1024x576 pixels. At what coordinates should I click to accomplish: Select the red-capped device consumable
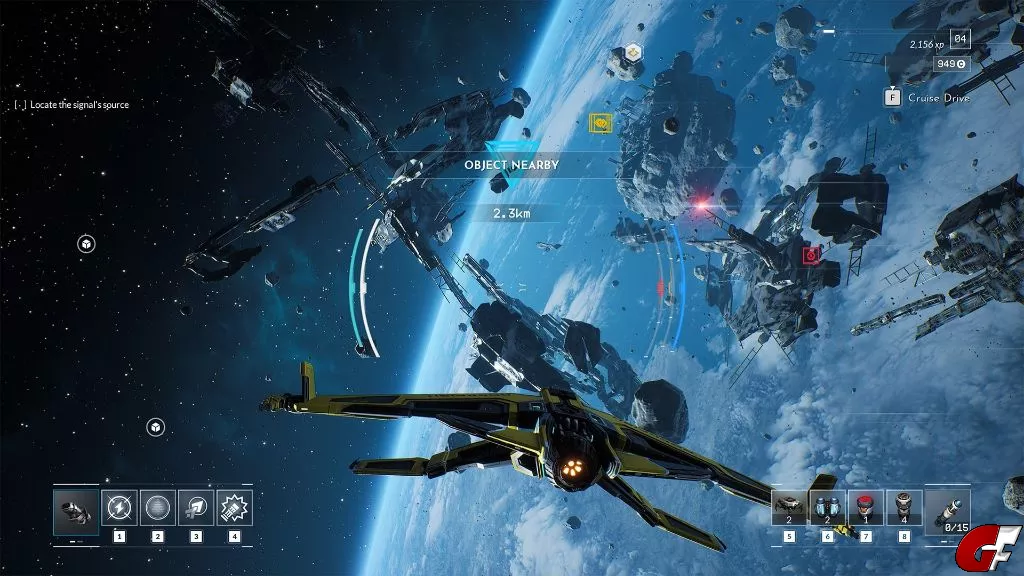[866, 508]
